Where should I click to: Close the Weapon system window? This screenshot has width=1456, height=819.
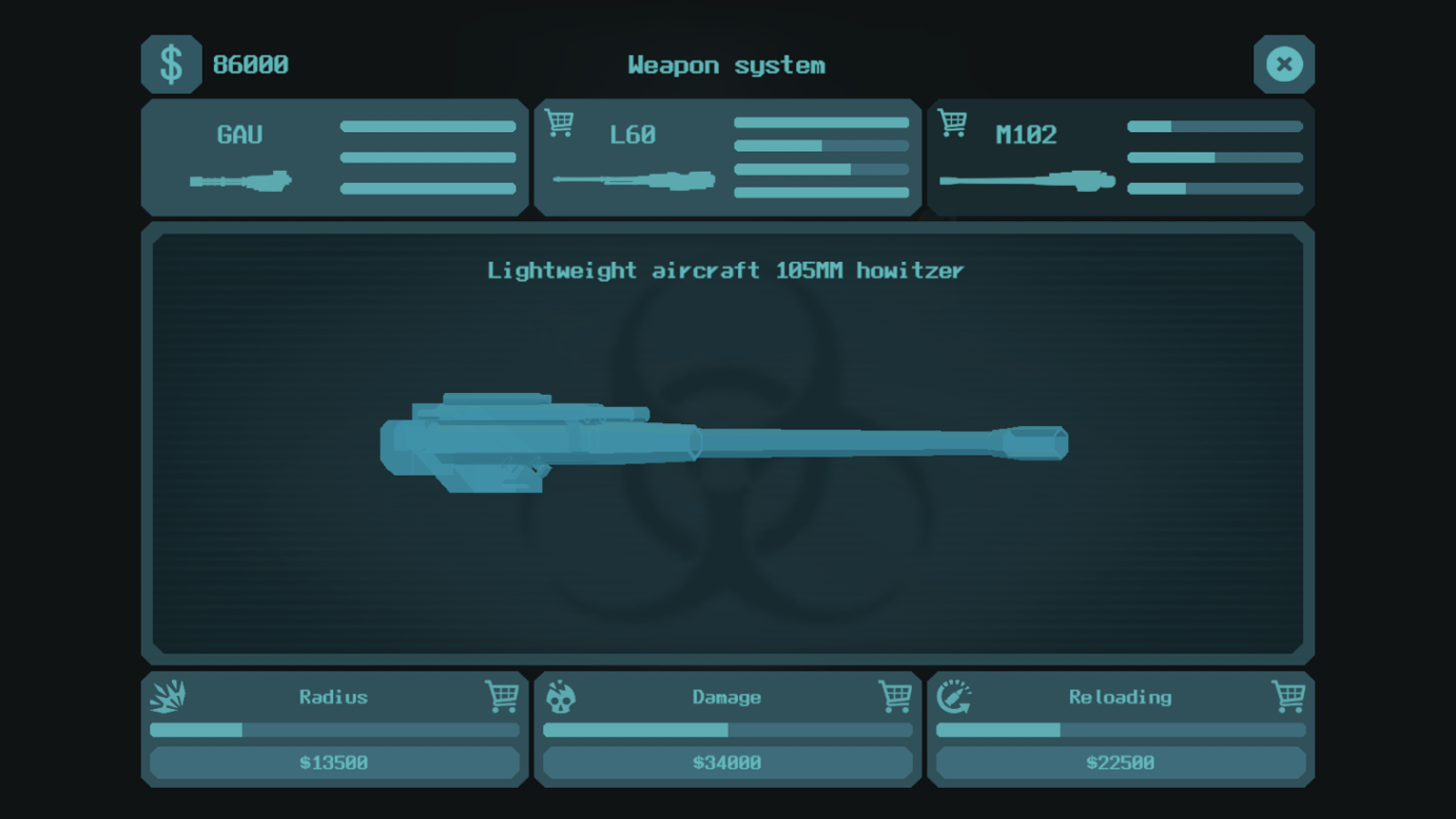(1284, 64)
